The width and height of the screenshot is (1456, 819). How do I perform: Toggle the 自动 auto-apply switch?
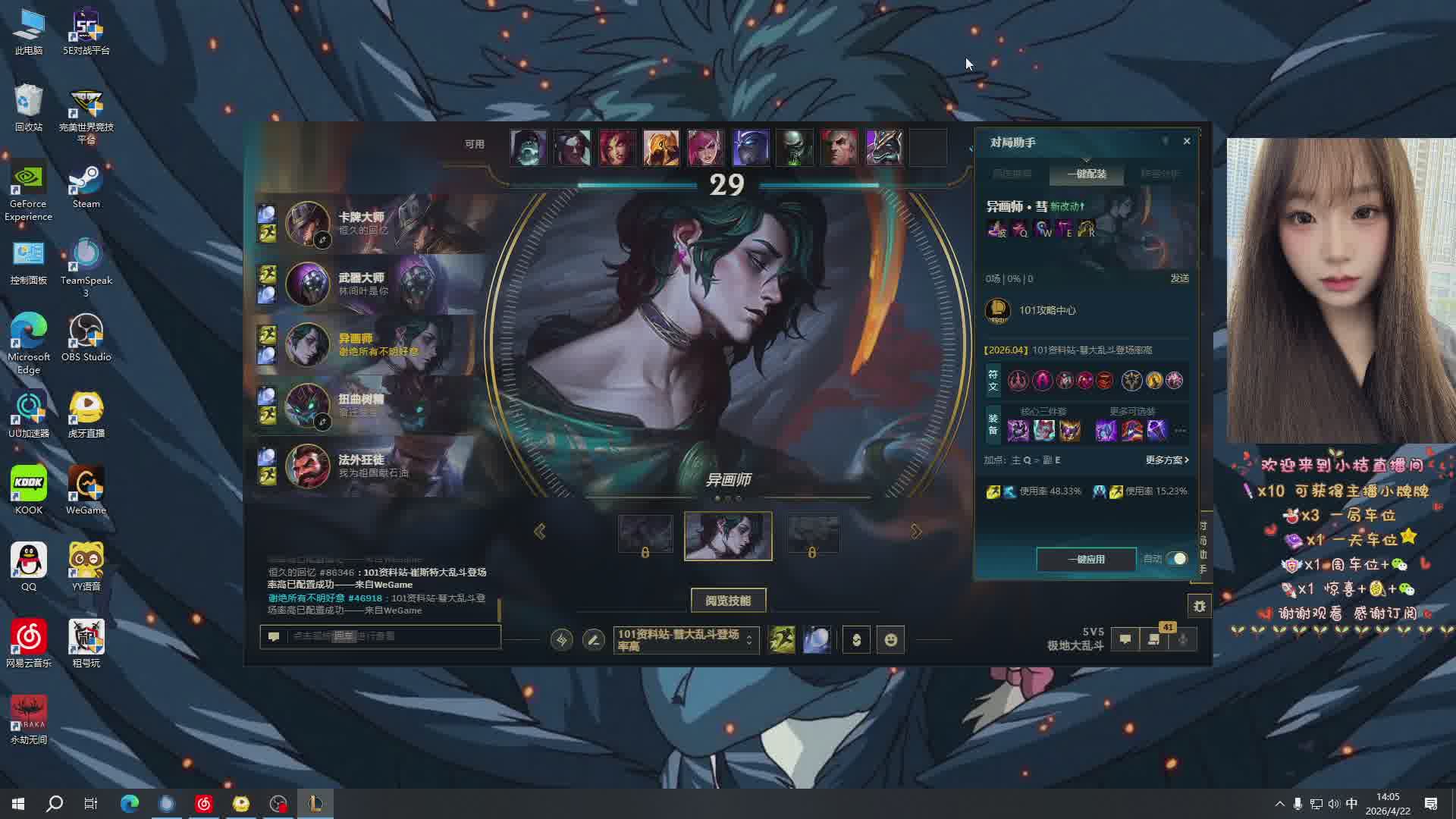(x=1176, y=559)
